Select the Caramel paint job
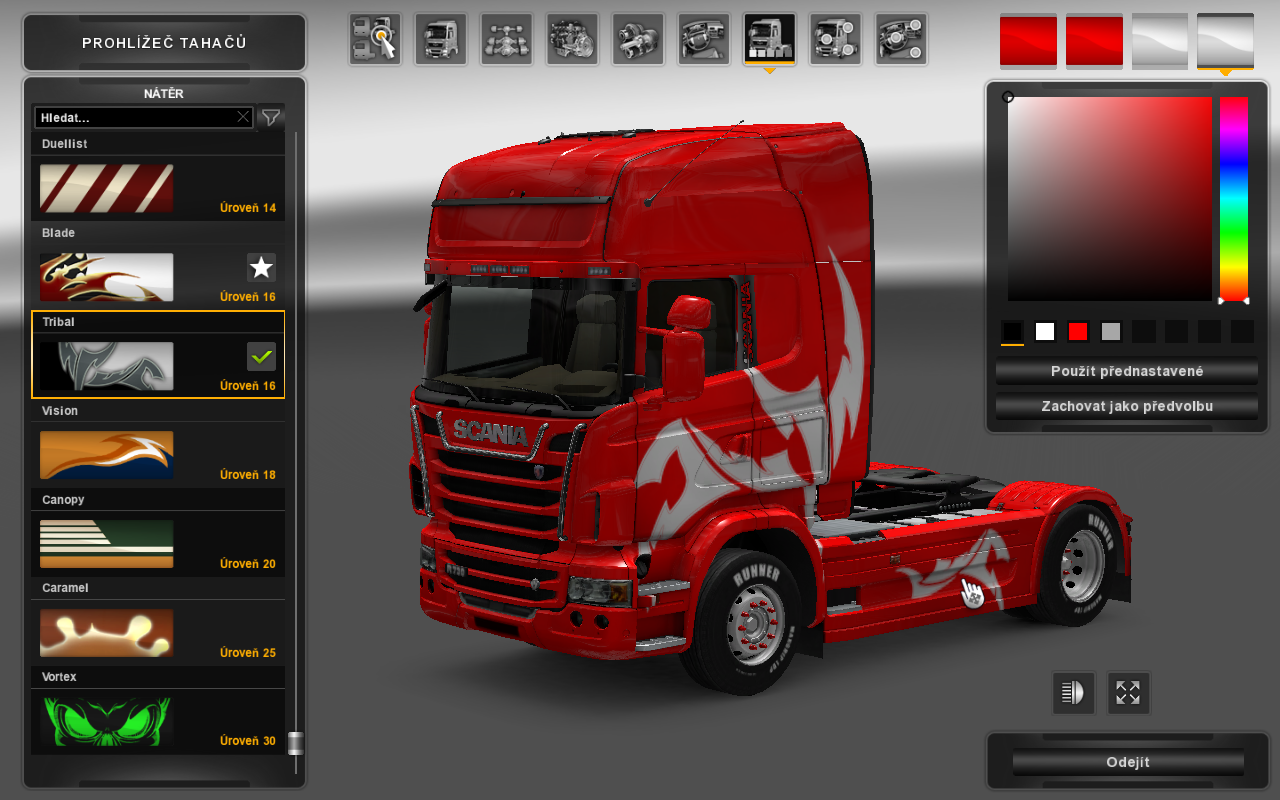Viewport: 1280px width, 800px height. 106,633
